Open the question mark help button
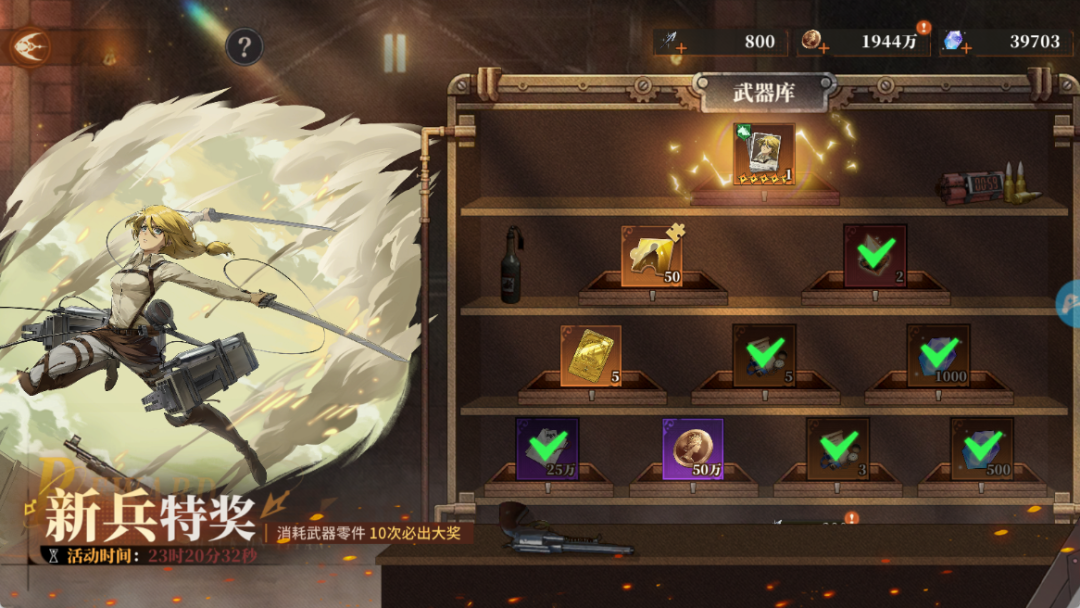The width and height of the screenshot is (1080, 608). [x=244, y=46]
